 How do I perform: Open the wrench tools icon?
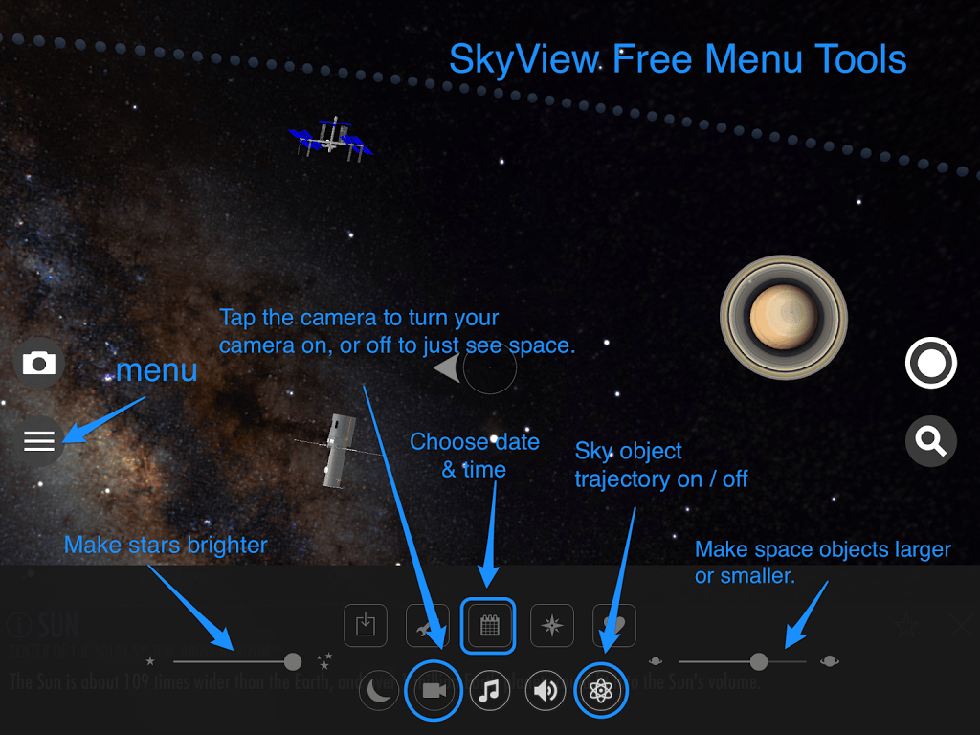click(x=427, y=626)
